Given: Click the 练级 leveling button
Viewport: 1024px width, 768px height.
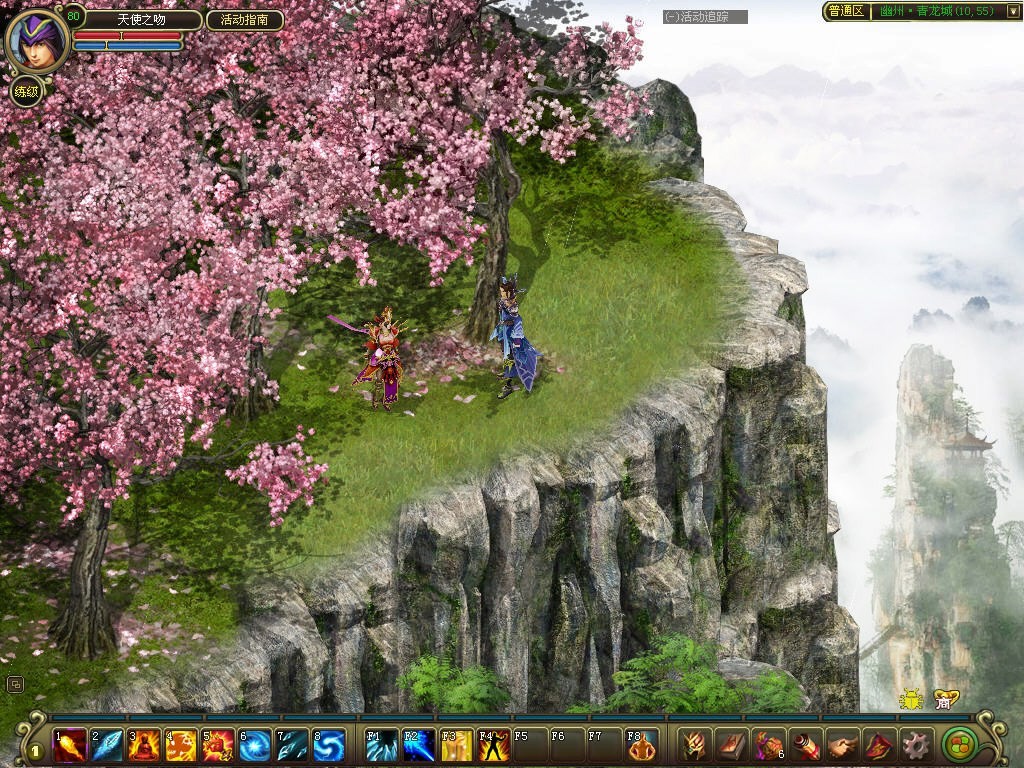Looking at the screenshot, I should click(26, 92).
